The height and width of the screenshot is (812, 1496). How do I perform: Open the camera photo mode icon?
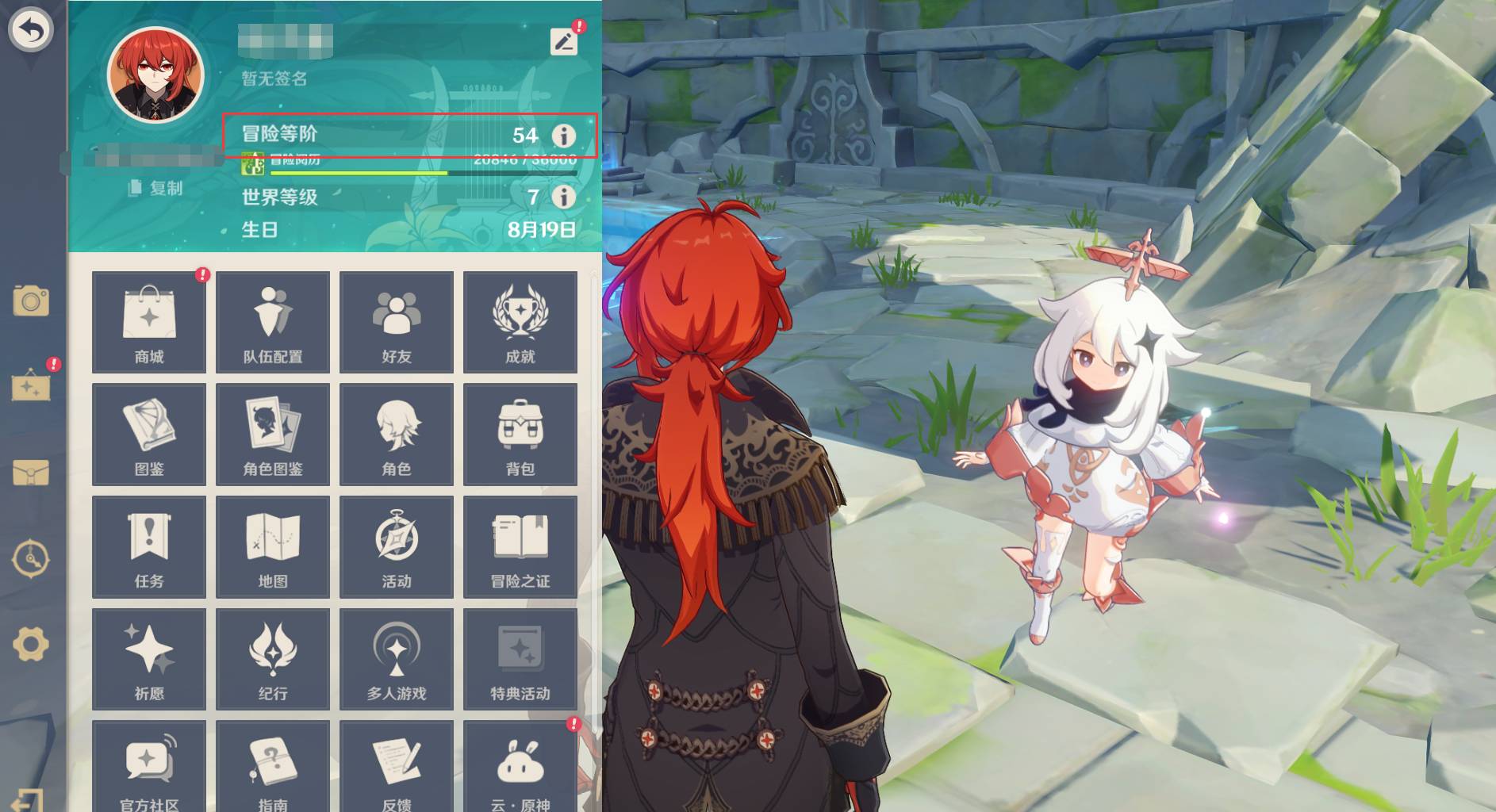[x=31, y=301]
